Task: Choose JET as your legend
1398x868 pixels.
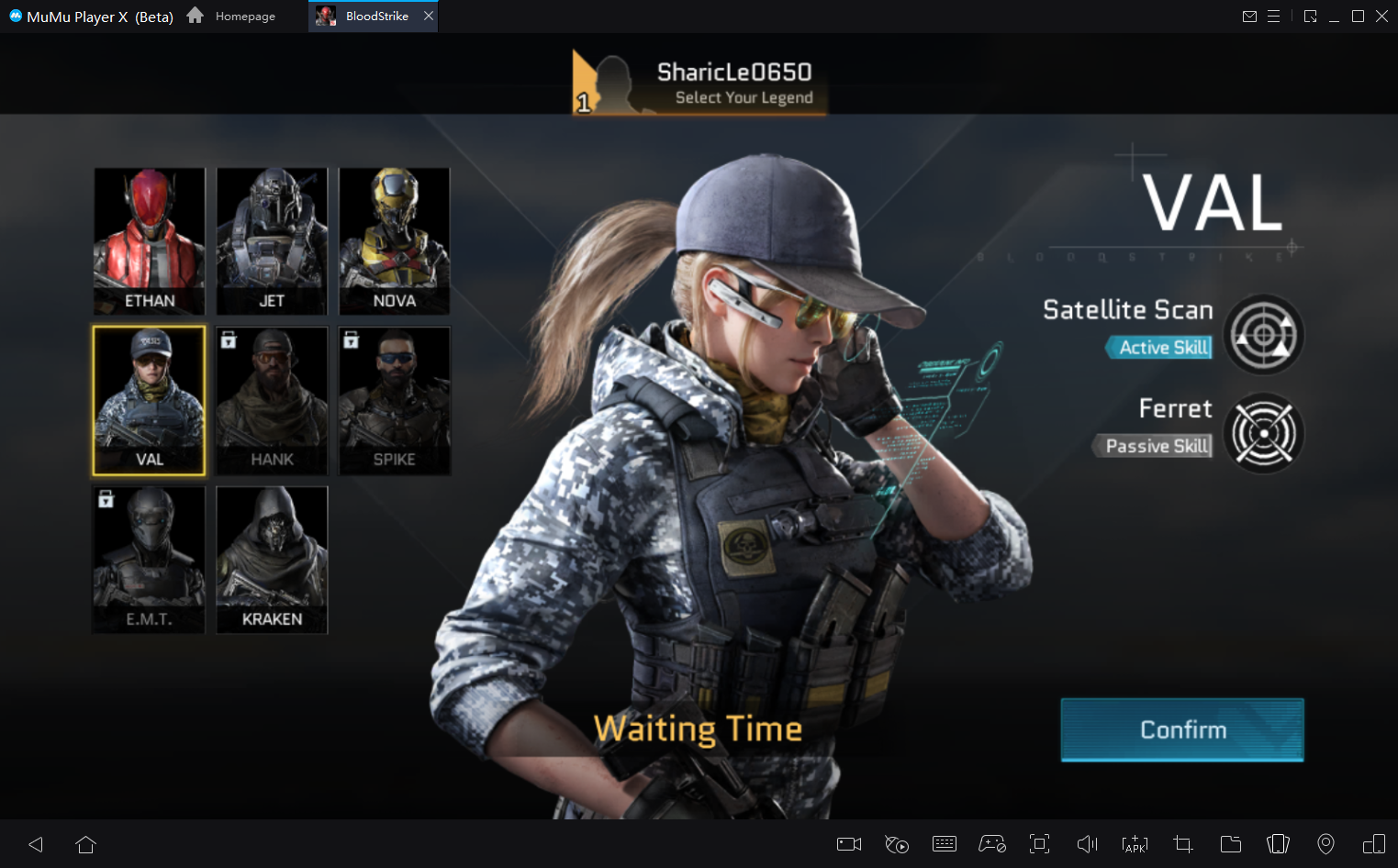Action: point(272,240)
